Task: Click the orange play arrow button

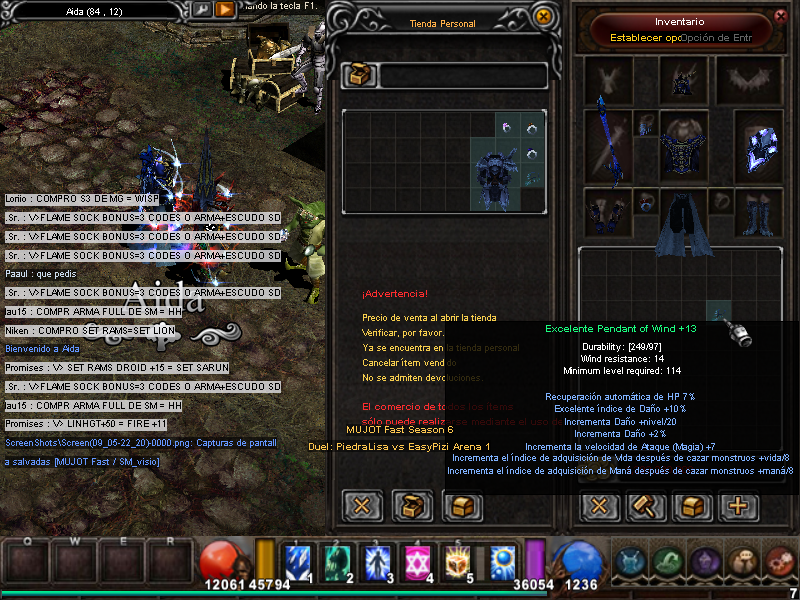Action: pyautogui.click(x=225, y=9)
